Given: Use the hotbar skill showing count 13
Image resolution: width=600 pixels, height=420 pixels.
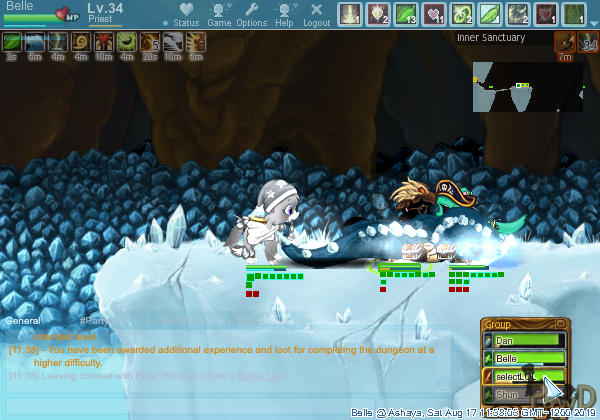Looking at the screenshot, I should click(x=406, y=15).
